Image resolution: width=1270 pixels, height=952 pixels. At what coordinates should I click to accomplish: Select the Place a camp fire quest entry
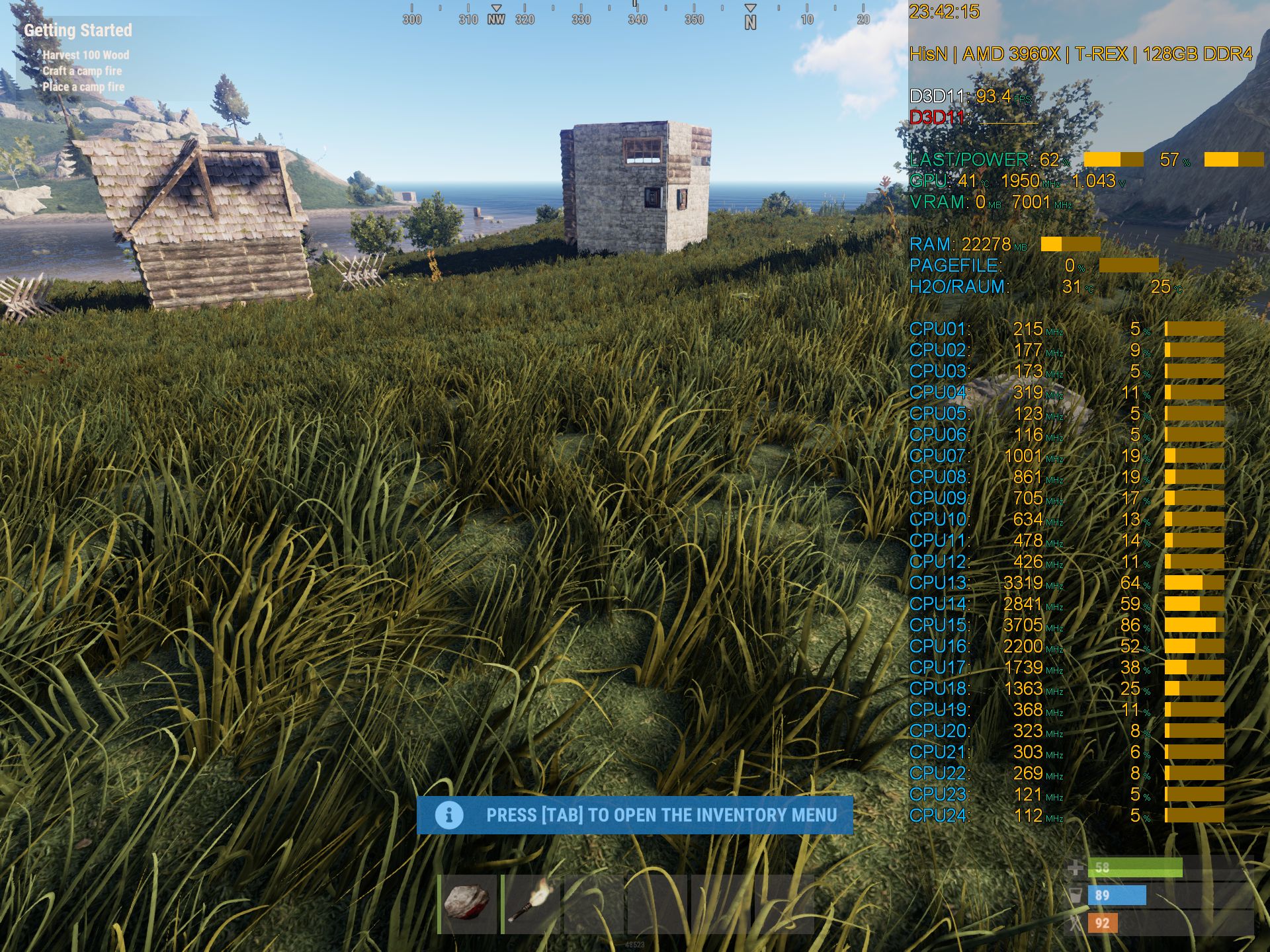click(83, 85)
